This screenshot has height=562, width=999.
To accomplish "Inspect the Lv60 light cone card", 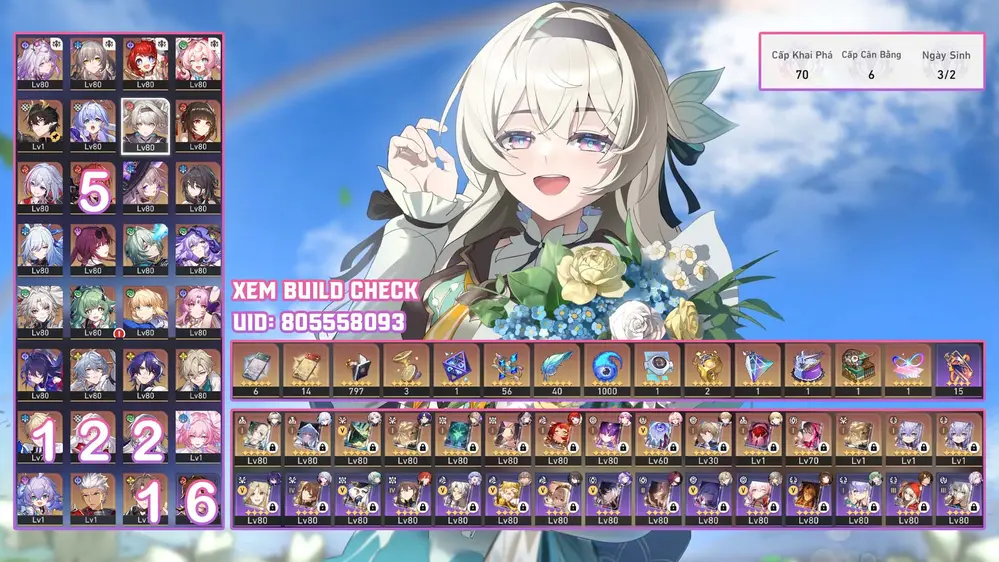I will coord(658,438).
